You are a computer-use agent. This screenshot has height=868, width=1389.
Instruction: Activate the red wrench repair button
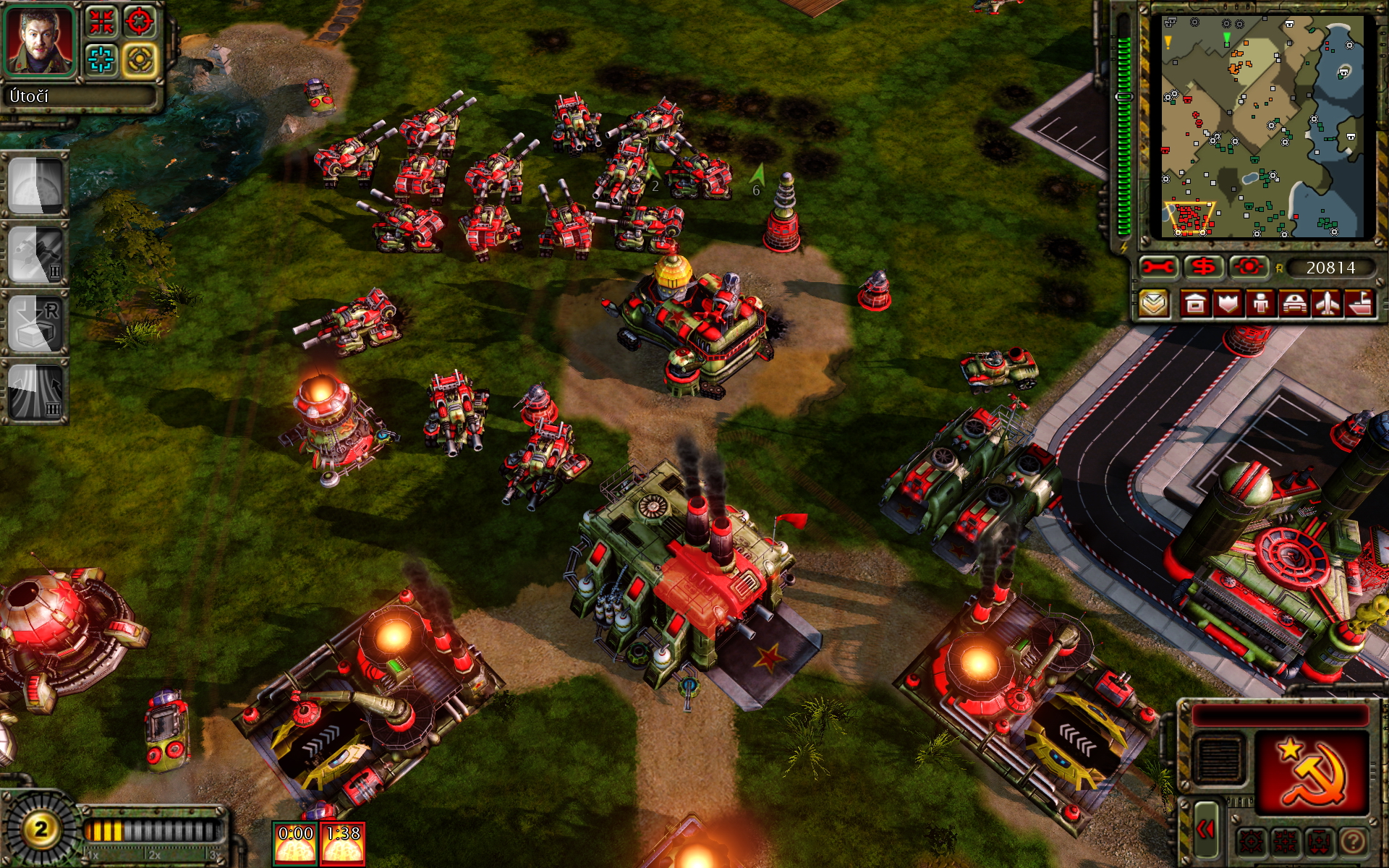point(1157,268)
